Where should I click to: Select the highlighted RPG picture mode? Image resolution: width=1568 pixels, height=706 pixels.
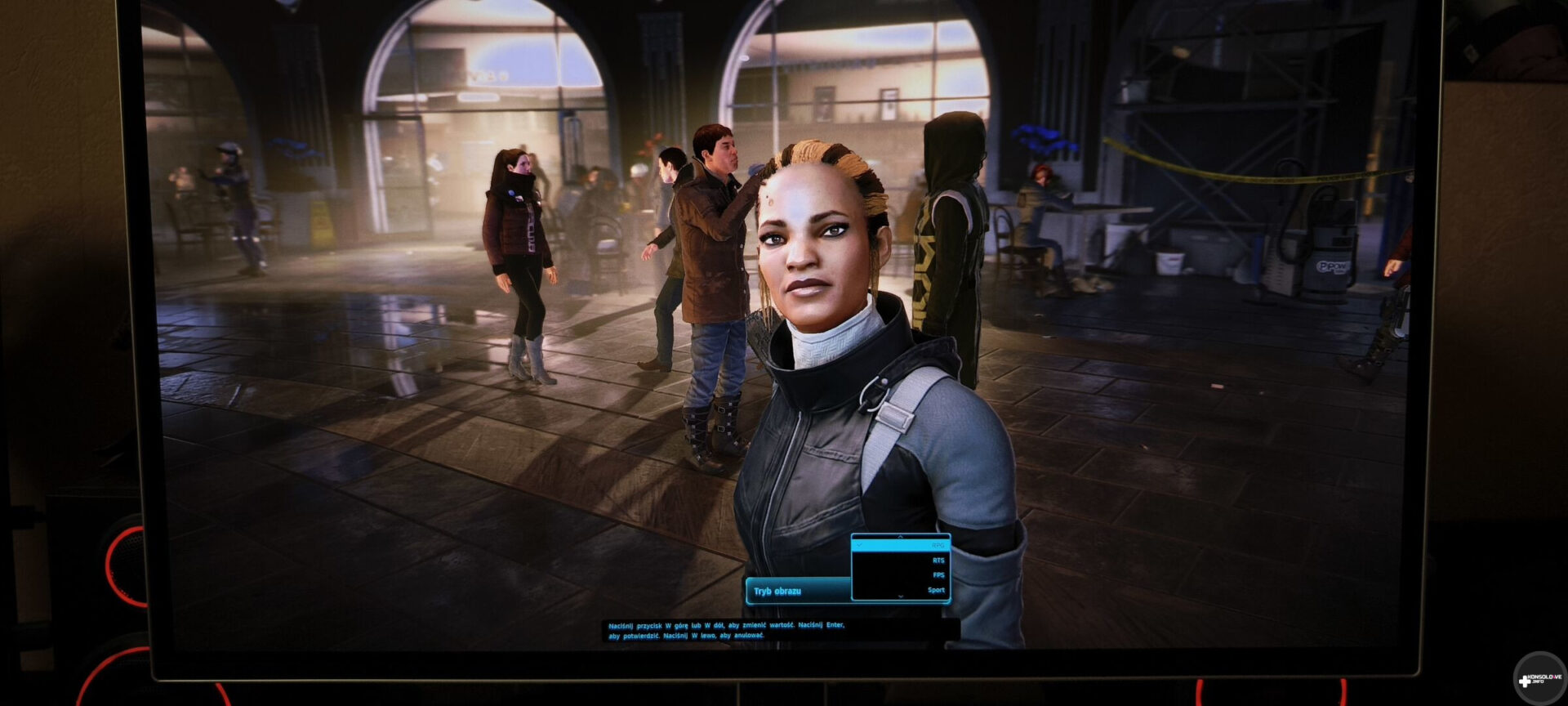(901, 545)
